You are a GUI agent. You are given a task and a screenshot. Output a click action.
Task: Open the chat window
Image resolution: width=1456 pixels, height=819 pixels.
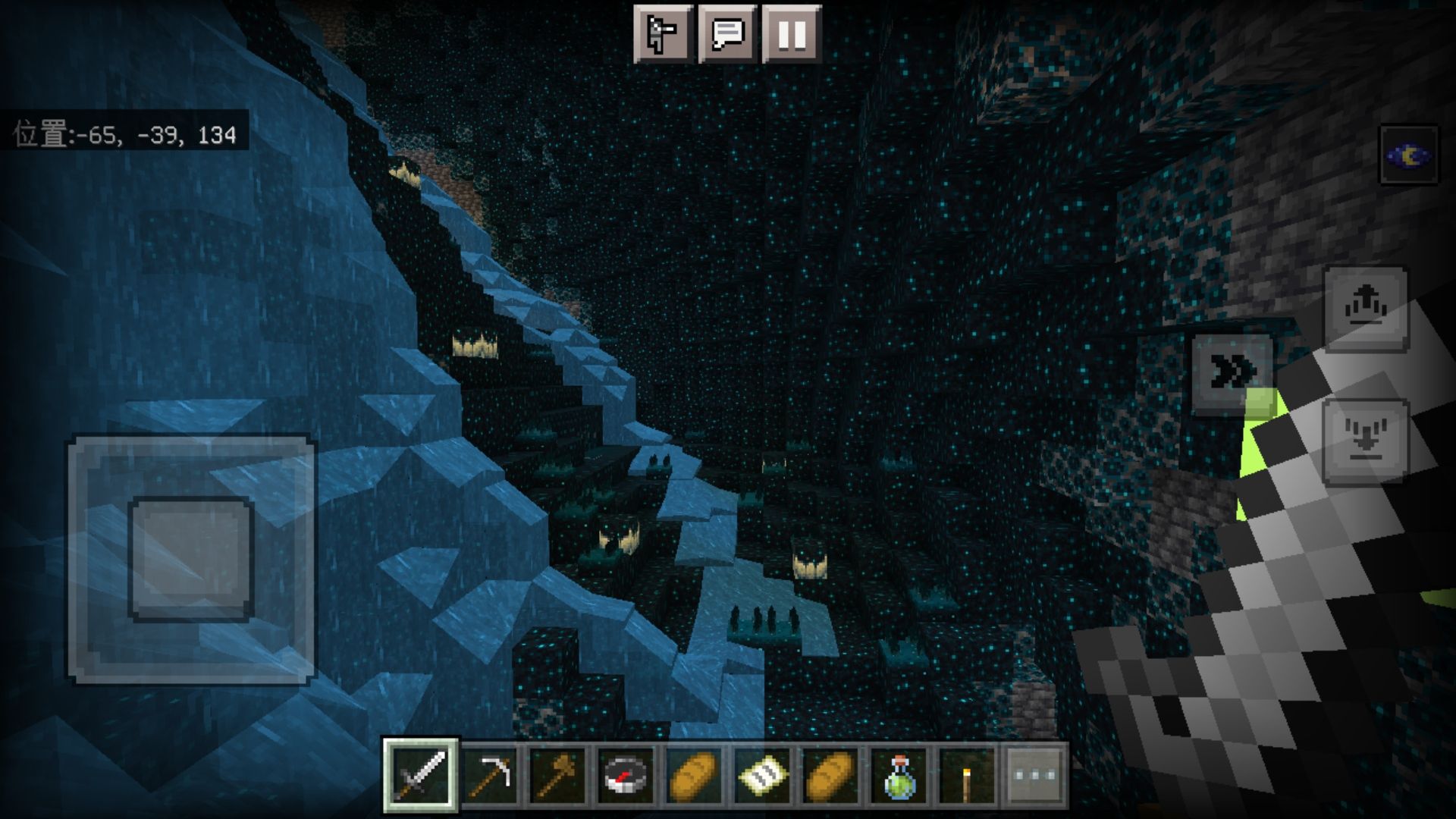coord(727,34)
